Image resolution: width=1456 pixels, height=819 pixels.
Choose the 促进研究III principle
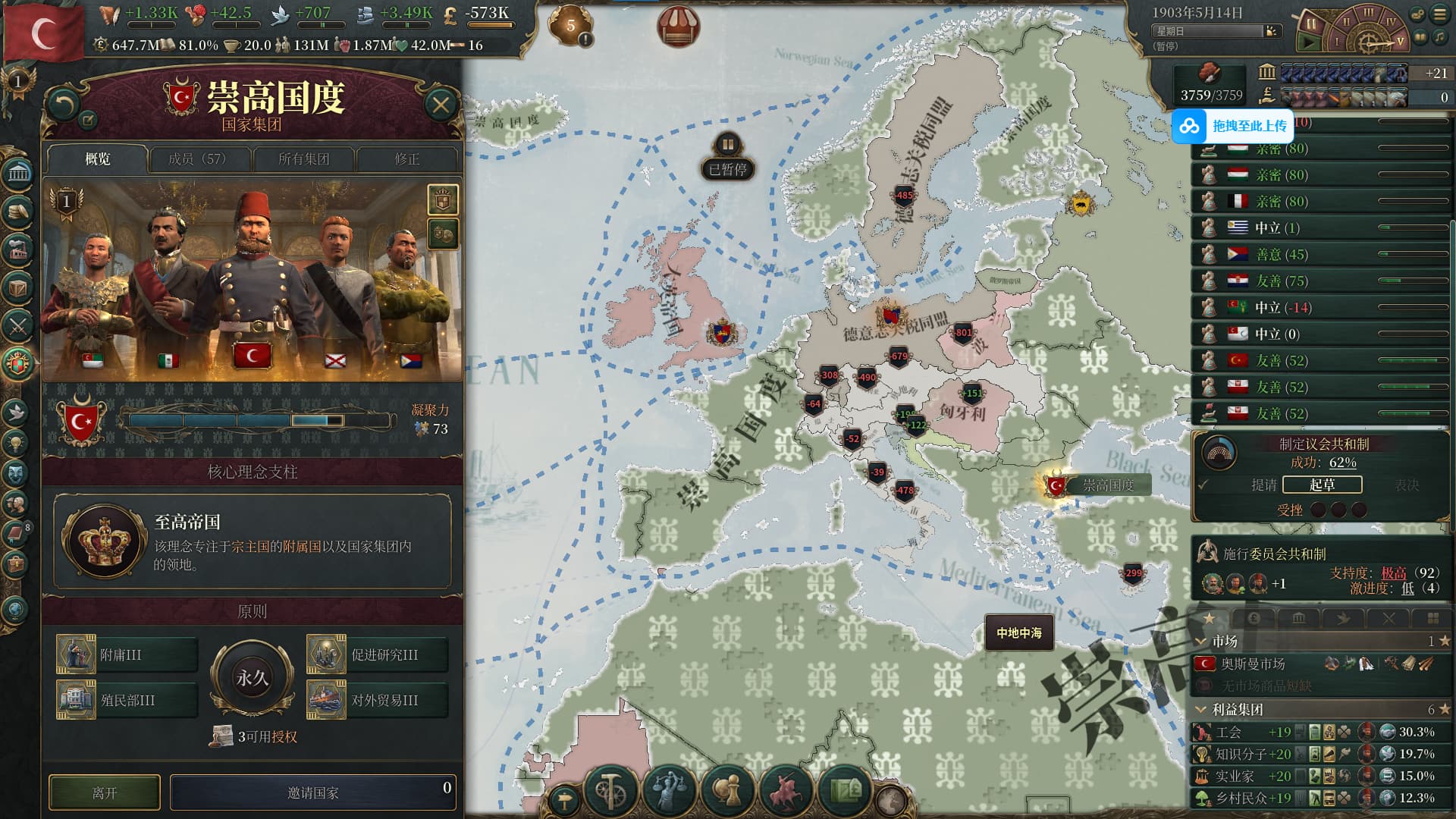click(x=378, y=654)
